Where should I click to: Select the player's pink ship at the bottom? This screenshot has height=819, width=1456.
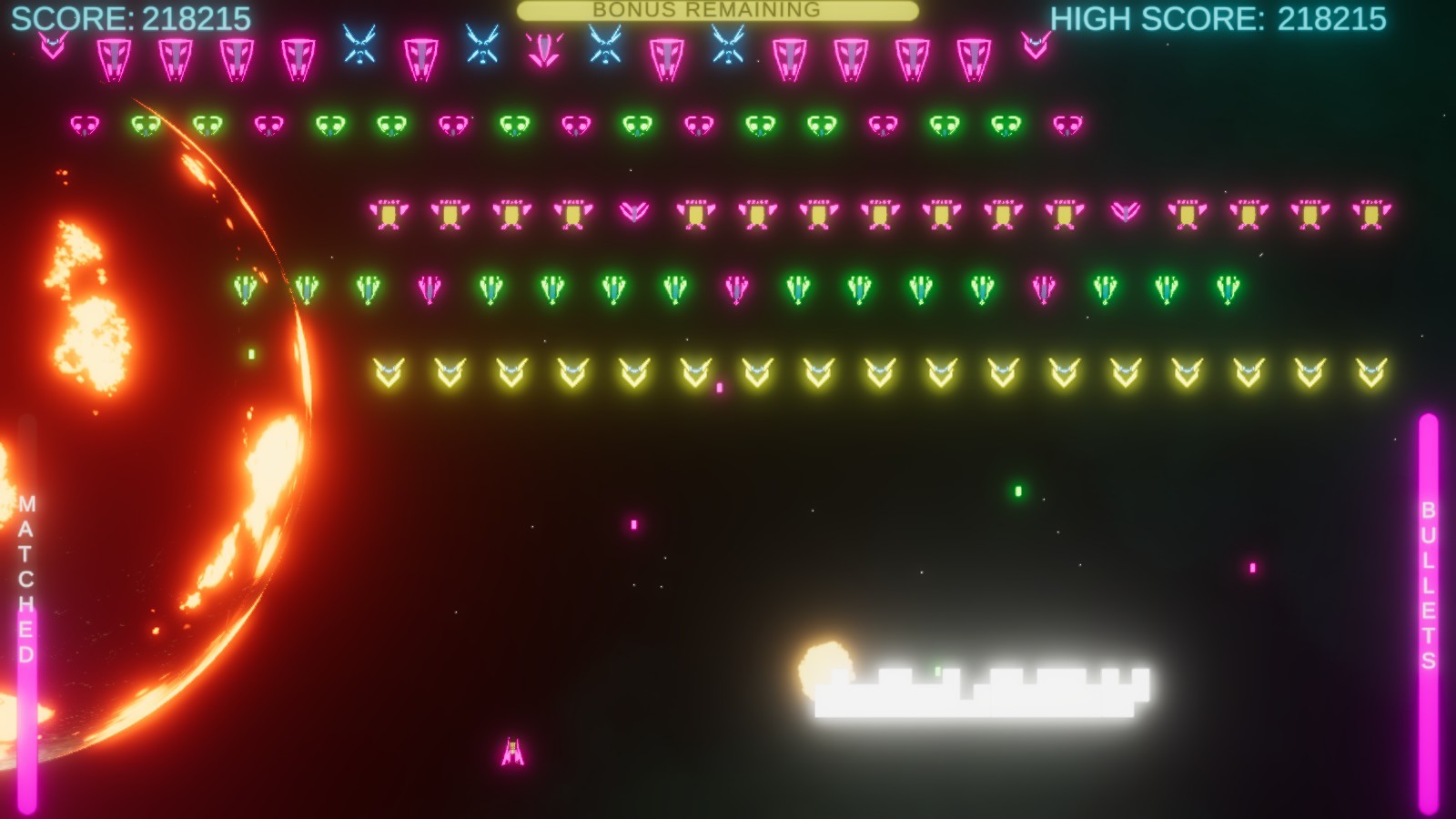click(x=512, y=750)
